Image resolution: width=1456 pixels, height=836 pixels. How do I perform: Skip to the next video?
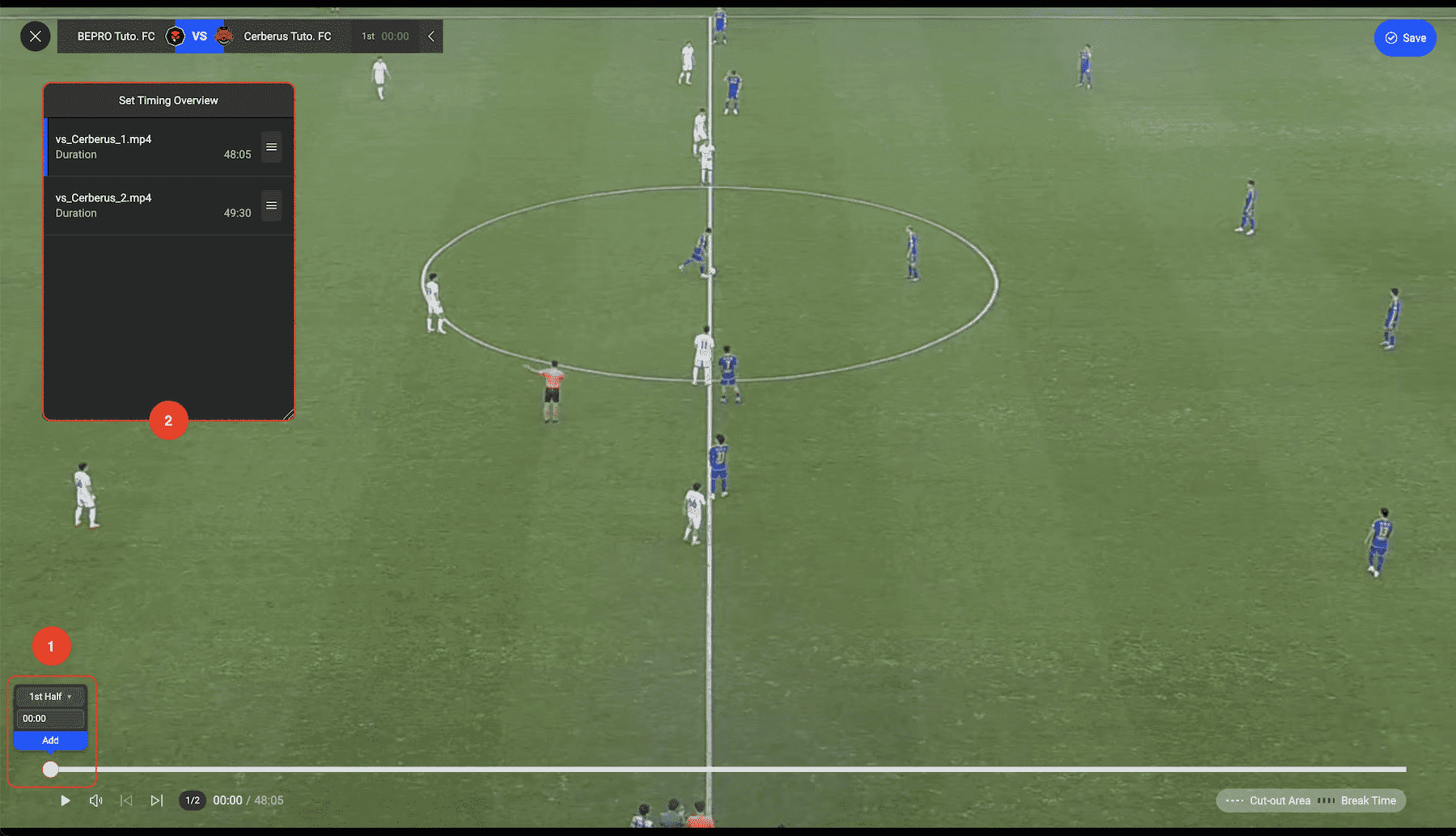[x=157, y=800]
